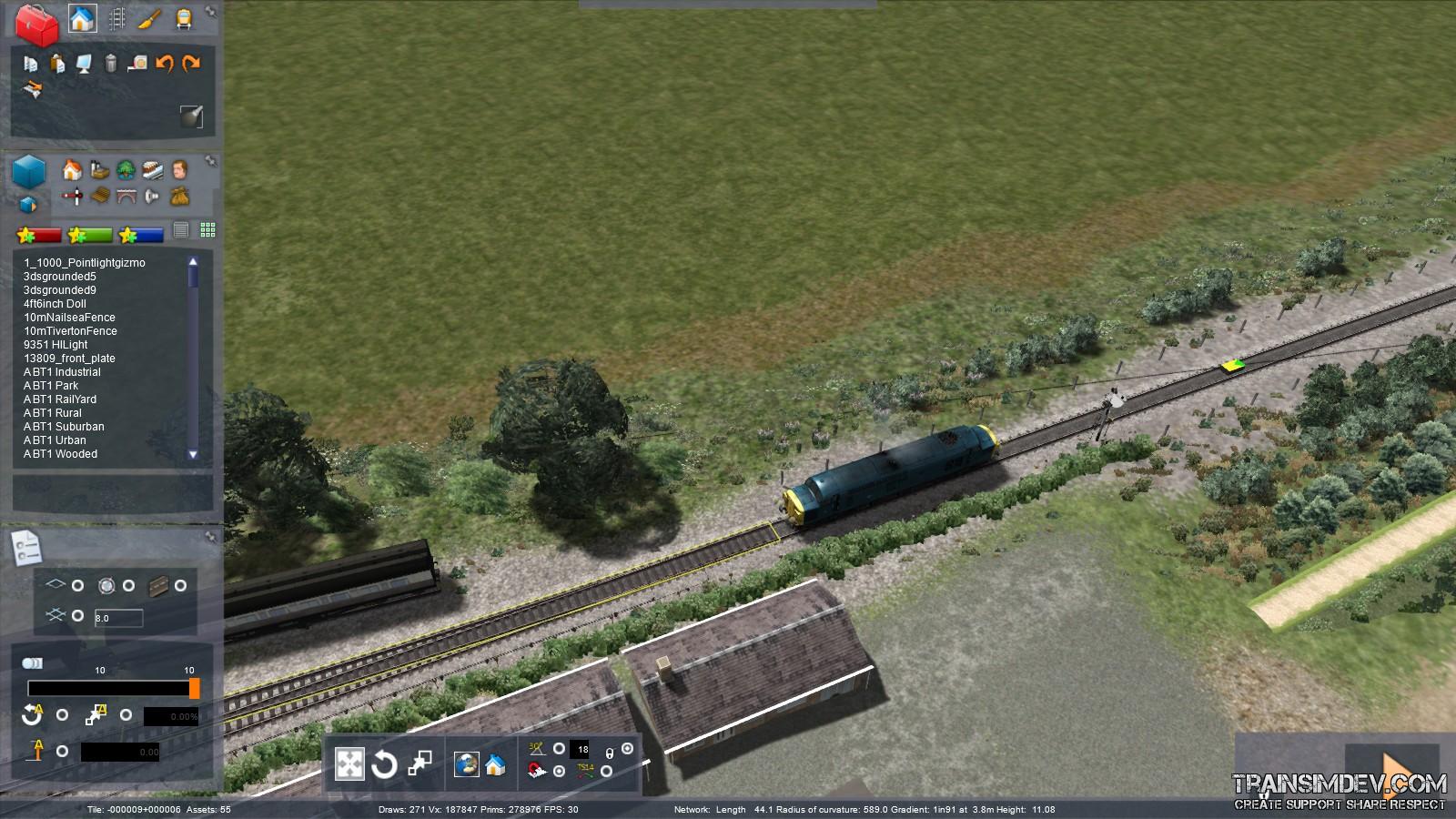This screenshot has height=819, width=1456.
Task: Open the yellow train tool tab
Action: 183,18
